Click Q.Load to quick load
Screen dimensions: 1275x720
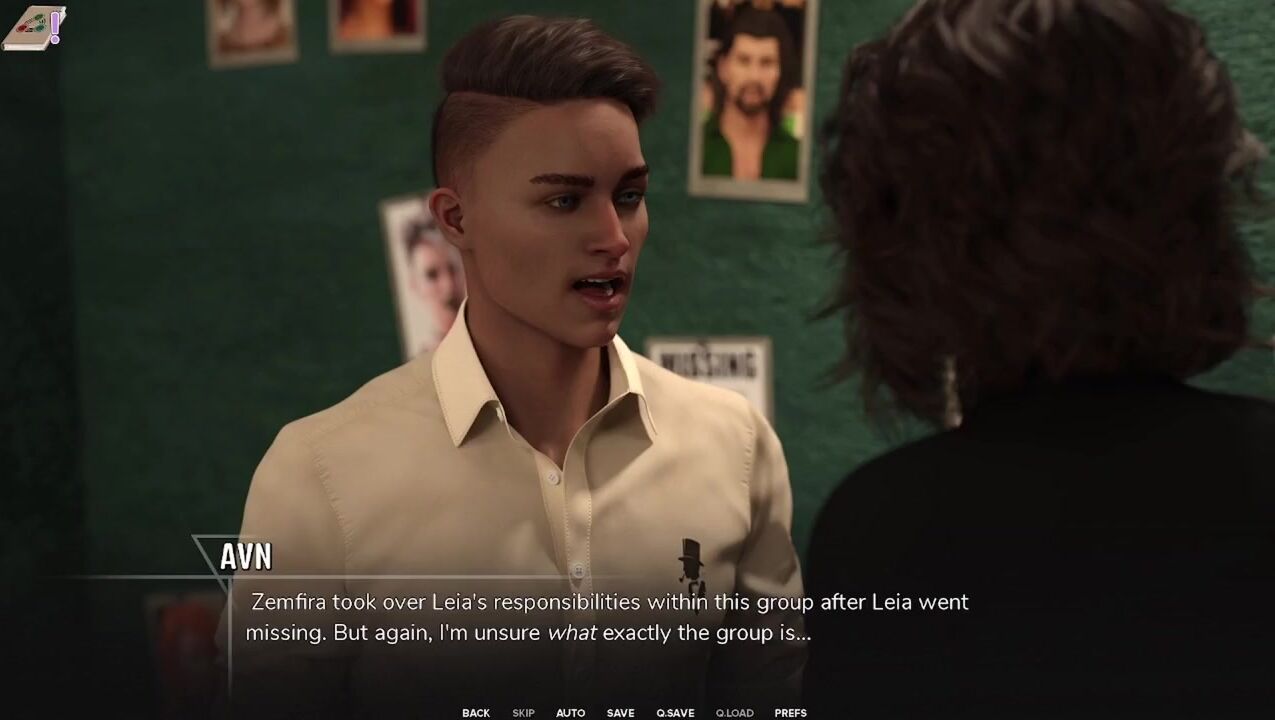tap(734, 713)
